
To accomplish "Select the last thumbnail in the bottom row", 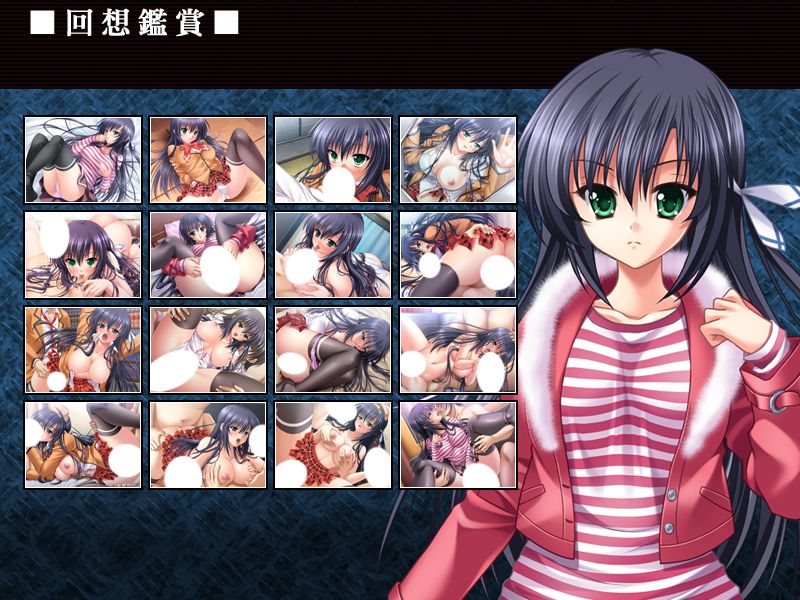I will click(458, 445).
